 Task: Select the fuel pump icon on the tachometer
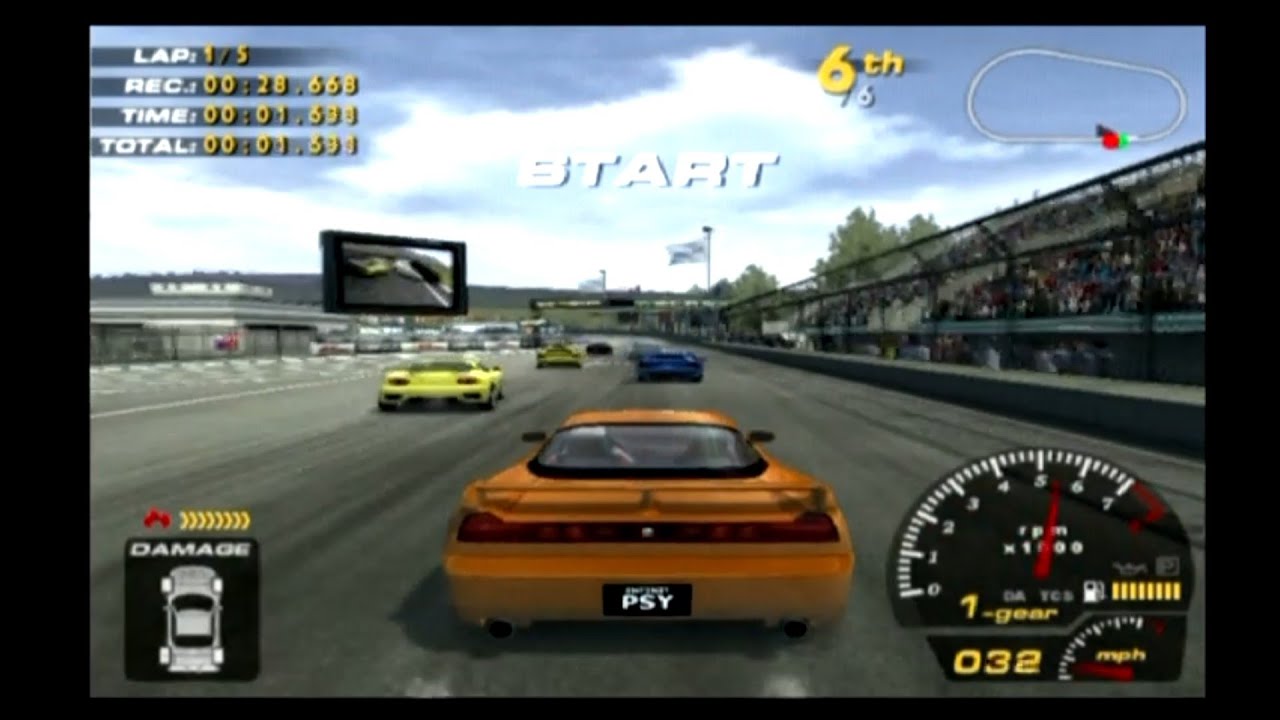click(1090, 588)
